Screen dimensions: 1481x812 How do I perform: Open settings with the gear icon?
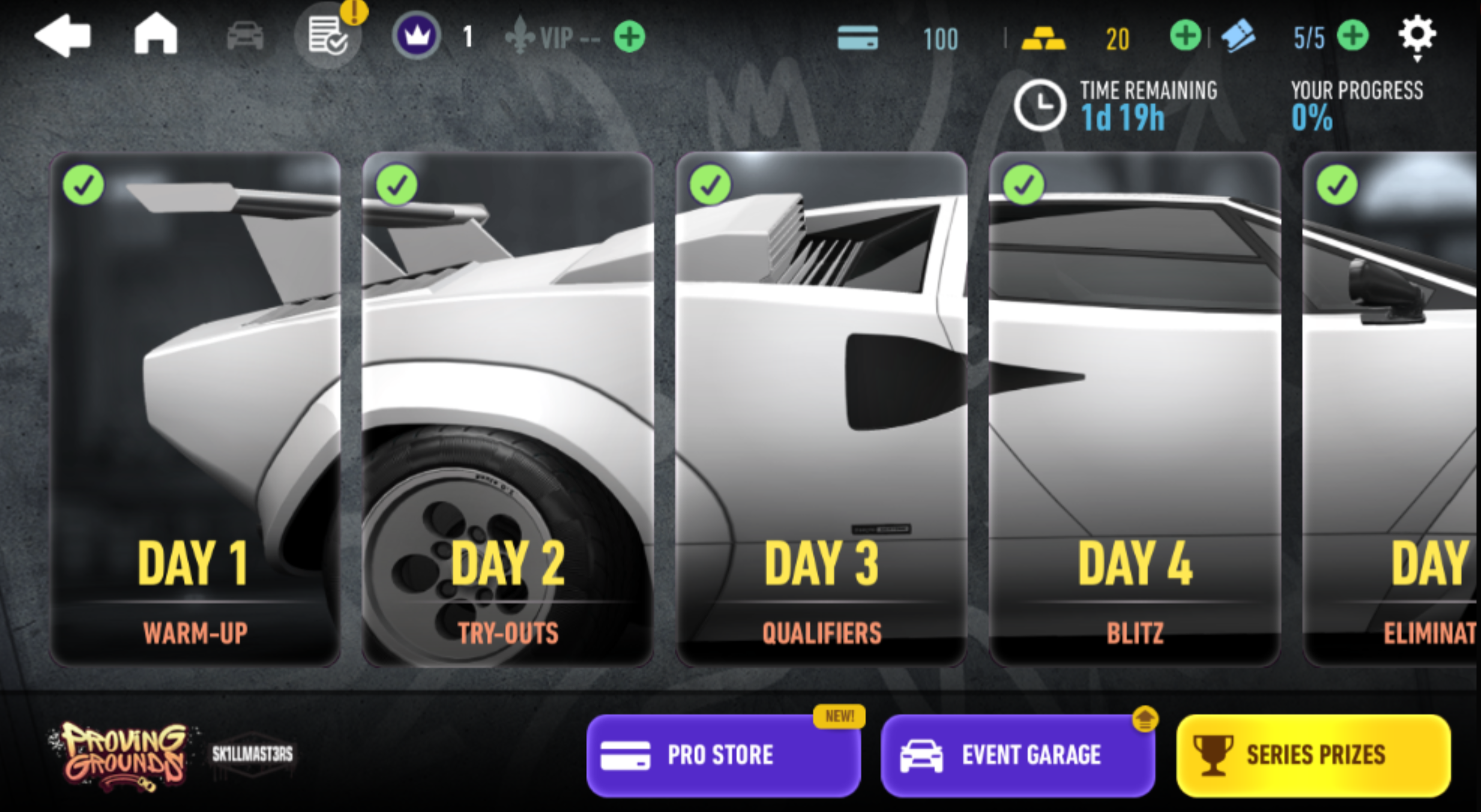click(x=1417, y=35)
